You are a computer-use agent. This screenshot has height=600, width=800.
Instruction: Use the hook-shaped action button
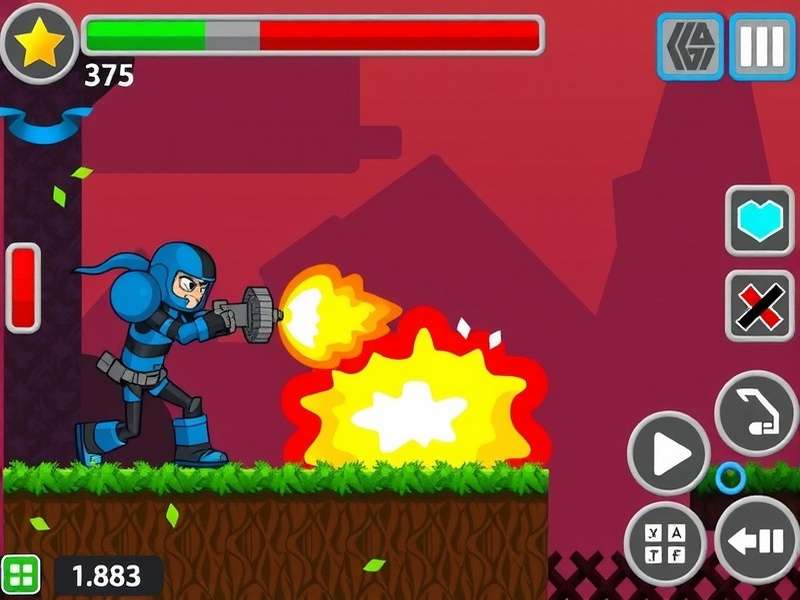757,413
